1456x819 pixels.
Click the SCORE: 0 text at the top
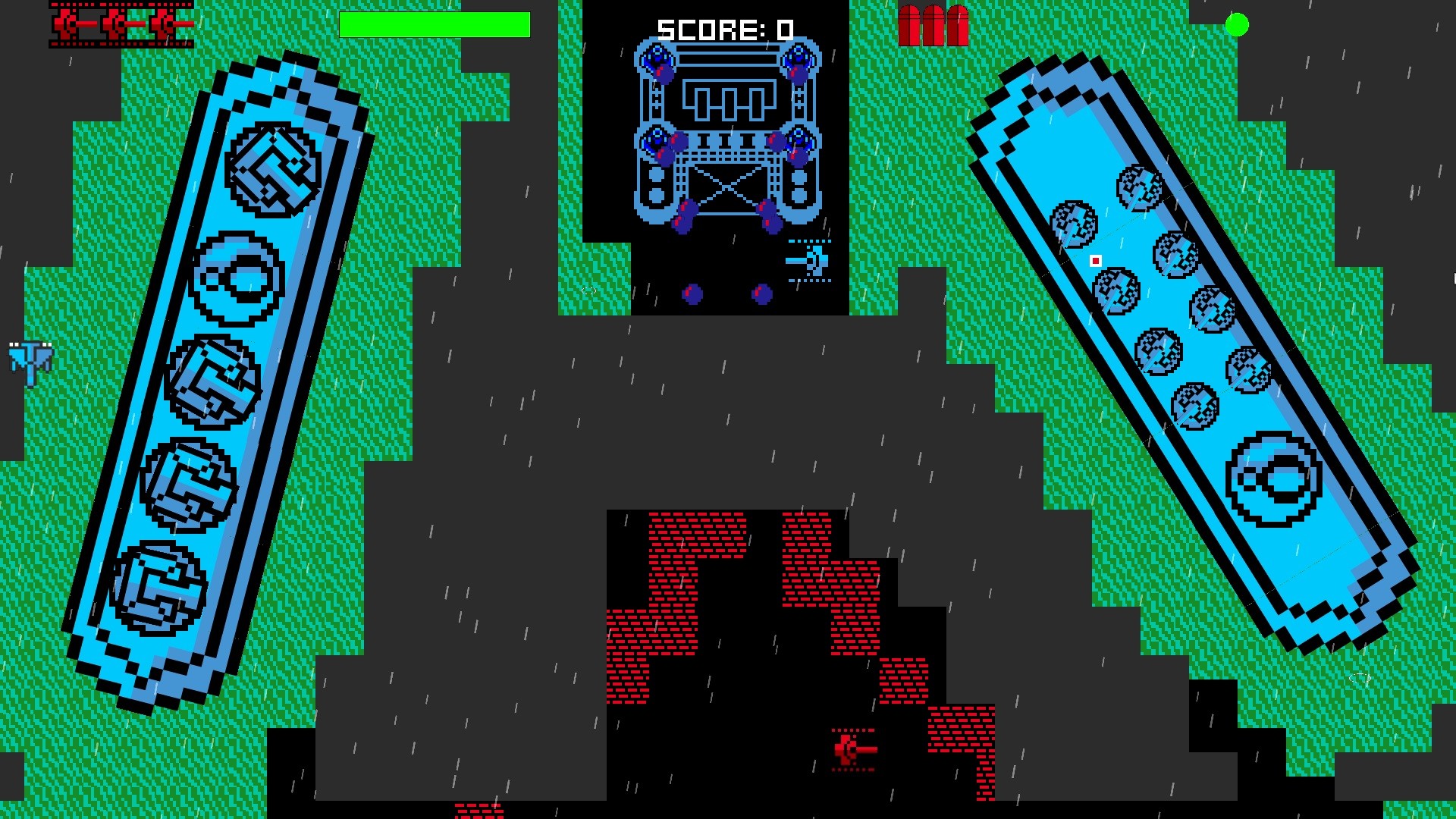724,30
